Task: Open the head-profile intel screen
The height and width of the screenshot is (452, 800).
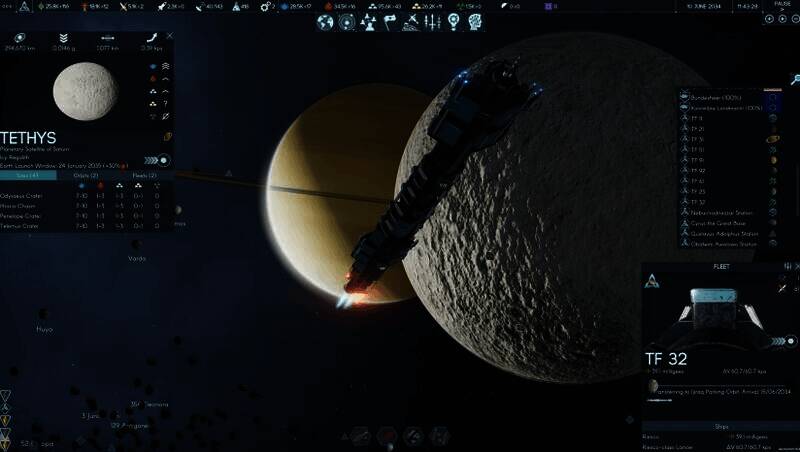Action: tap(474, 22)
